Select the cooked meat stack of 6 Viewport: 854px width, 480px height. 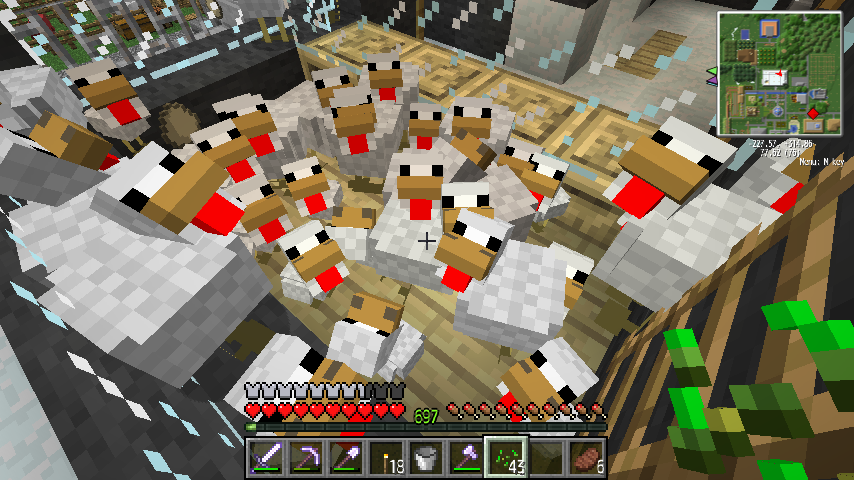click(584, 457)
